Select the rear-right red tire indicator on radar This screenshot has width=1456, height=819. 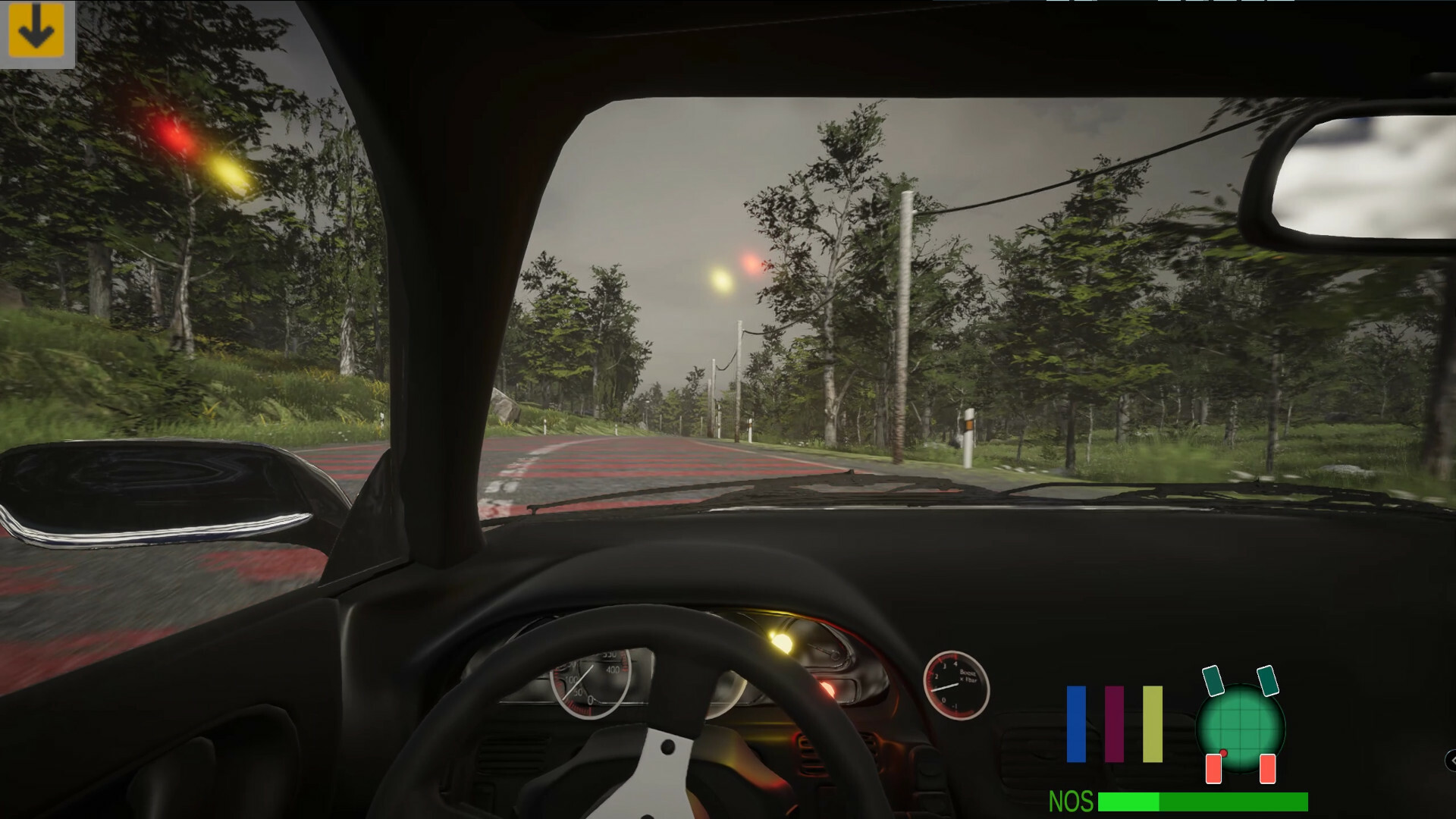[x=1268, y=768]
